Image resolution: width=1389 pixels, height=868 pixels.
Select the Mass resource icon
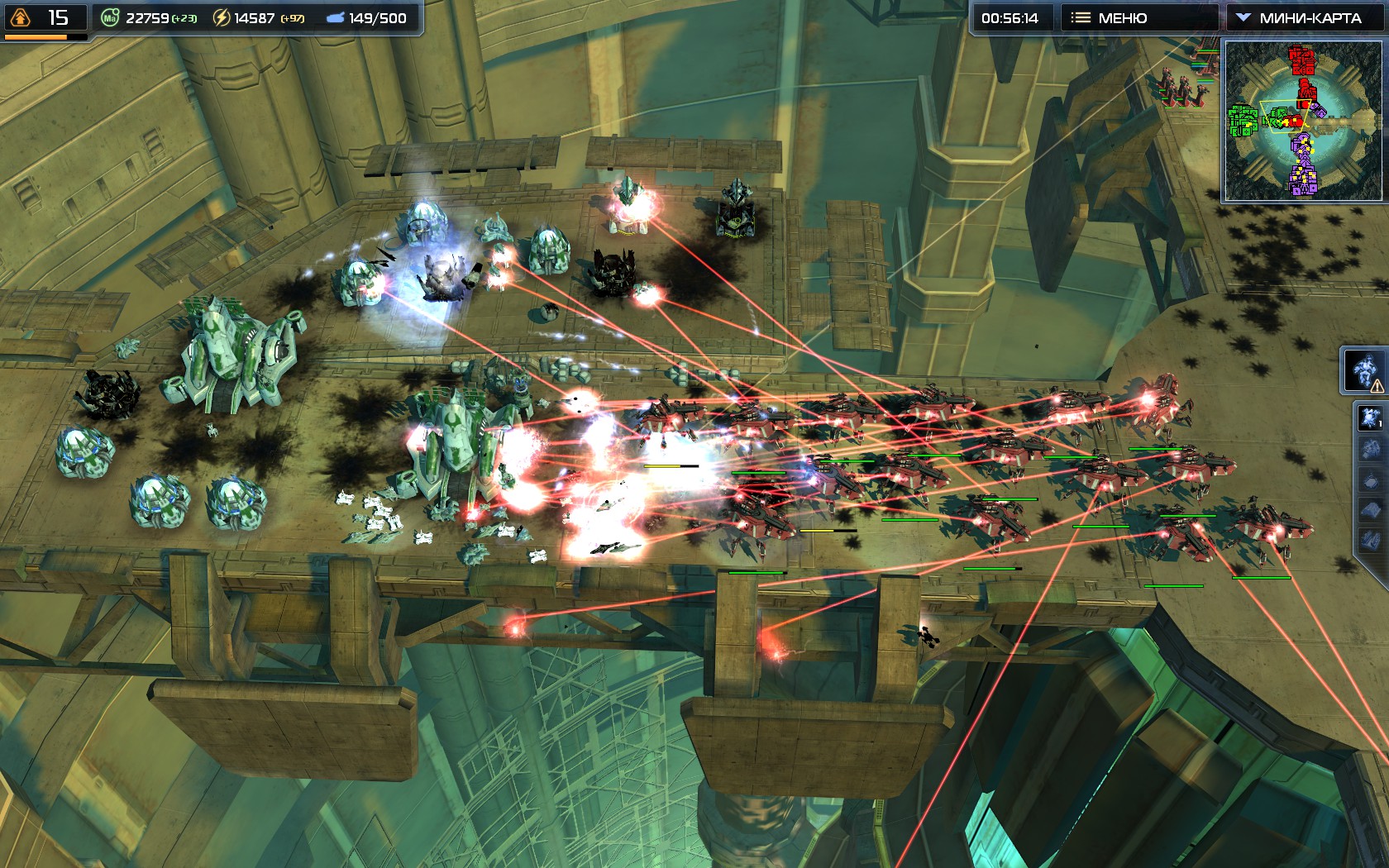pos(112,17)
